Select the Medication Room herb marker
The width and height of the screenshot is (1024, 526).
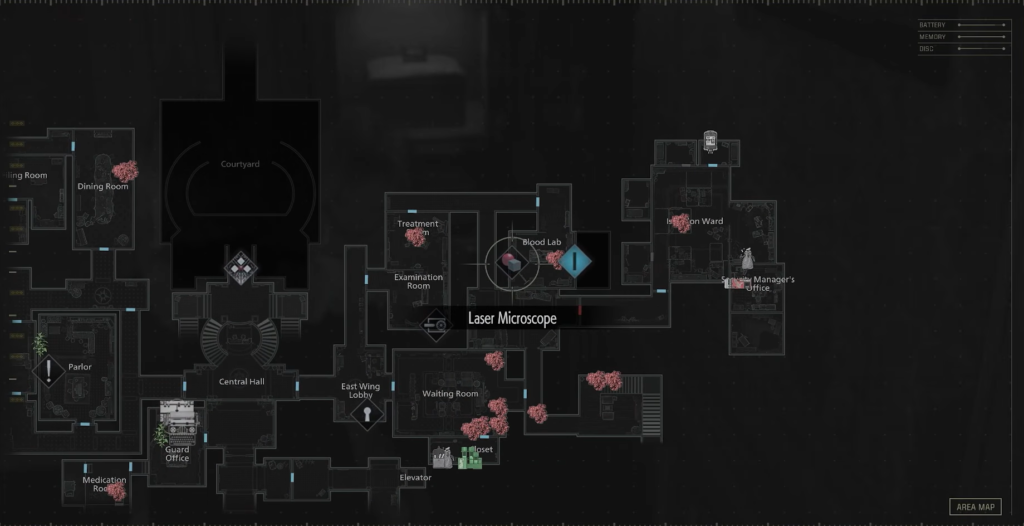pos(117,491)
